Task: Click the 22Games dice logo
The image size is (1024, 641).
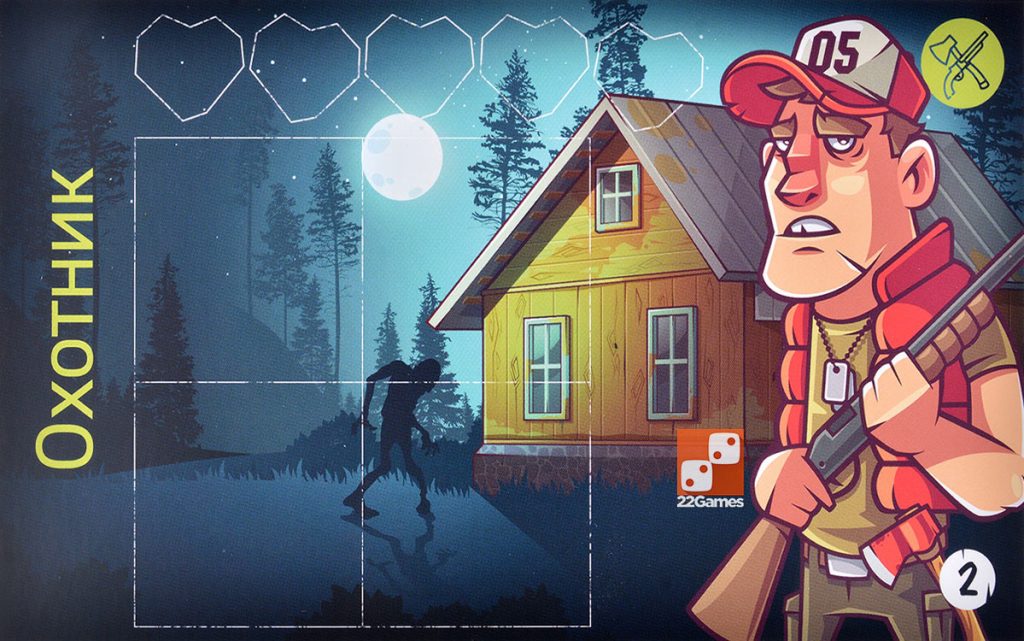Action: tap(710, 467)
